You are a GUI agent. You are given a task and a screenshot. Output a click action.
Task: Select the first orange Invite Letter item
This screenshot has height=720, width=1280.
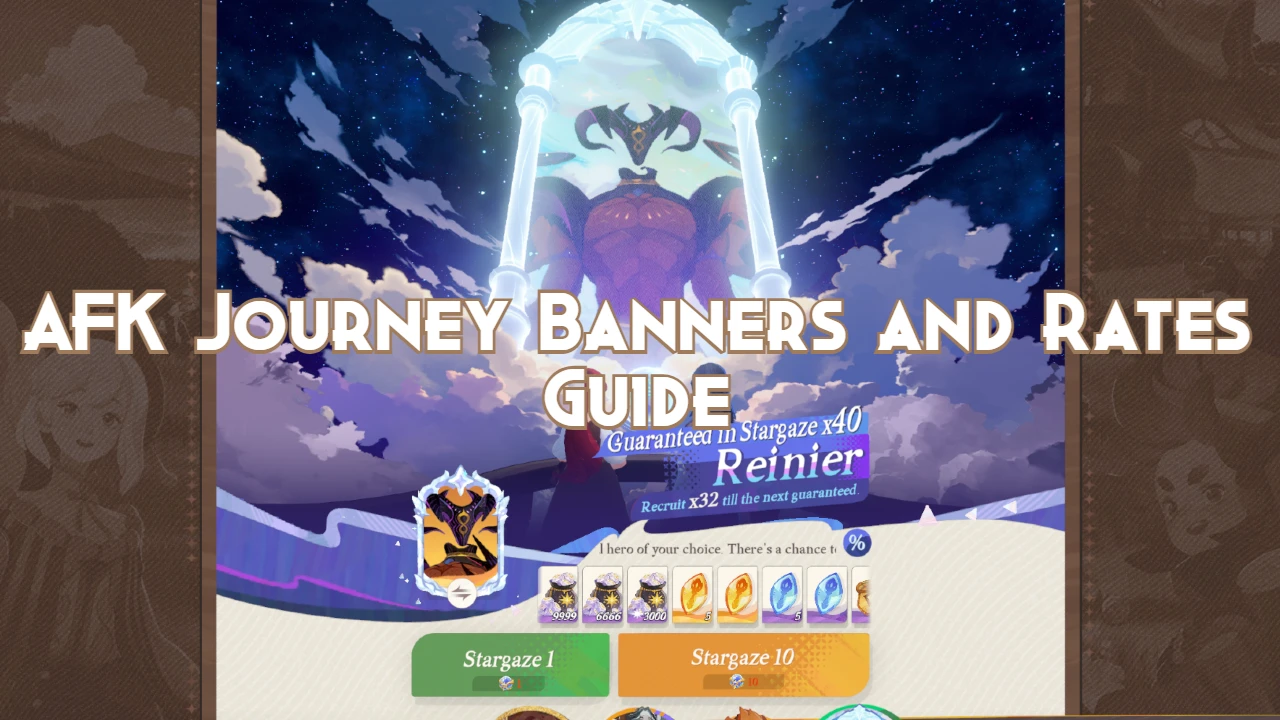pos(692,595)
